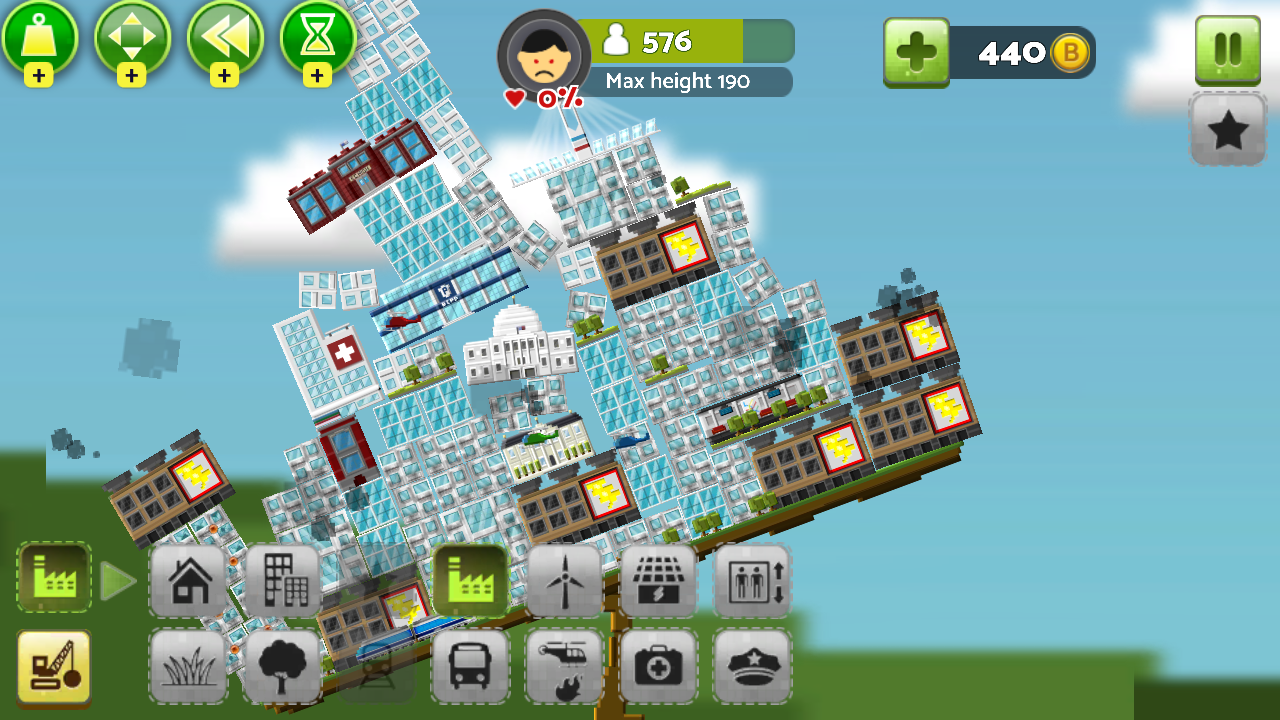Pause the game

pyautogui.click(x=1227, y=50)
